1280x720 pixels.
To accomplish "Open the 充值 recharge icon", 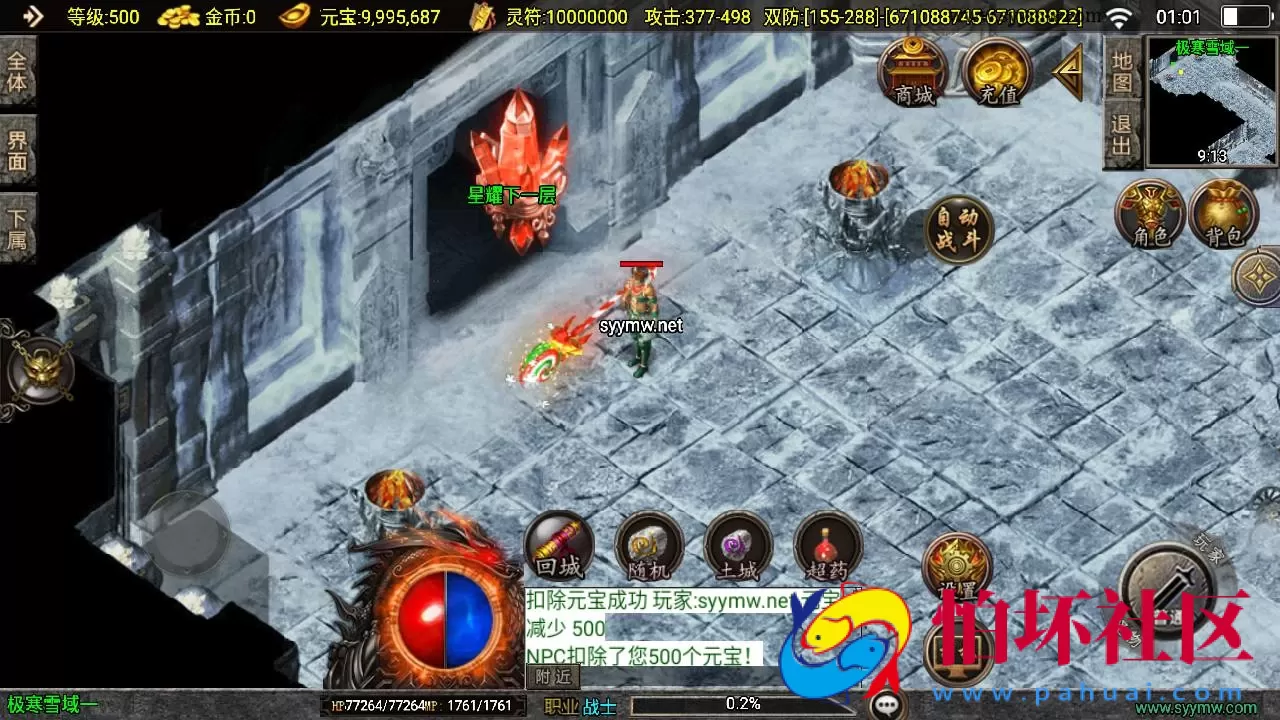I will 997,70.
